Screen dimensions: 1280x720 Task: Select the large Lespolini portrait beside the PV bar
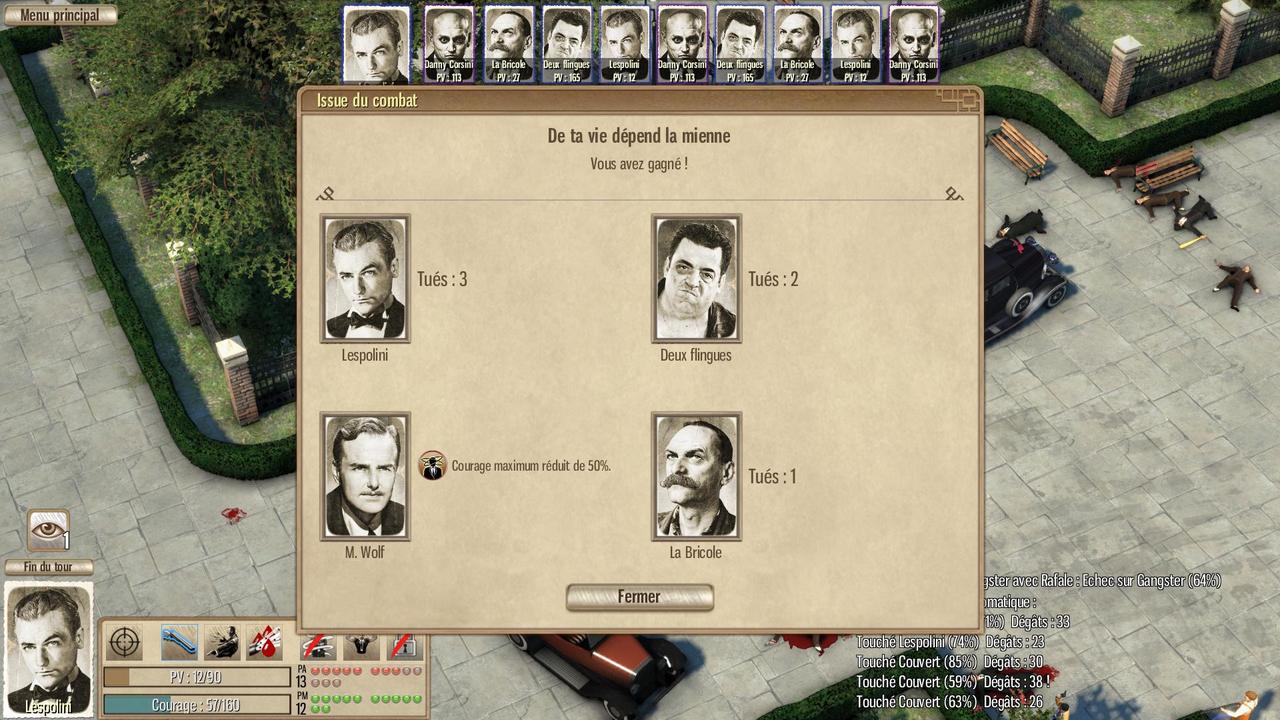49,649
